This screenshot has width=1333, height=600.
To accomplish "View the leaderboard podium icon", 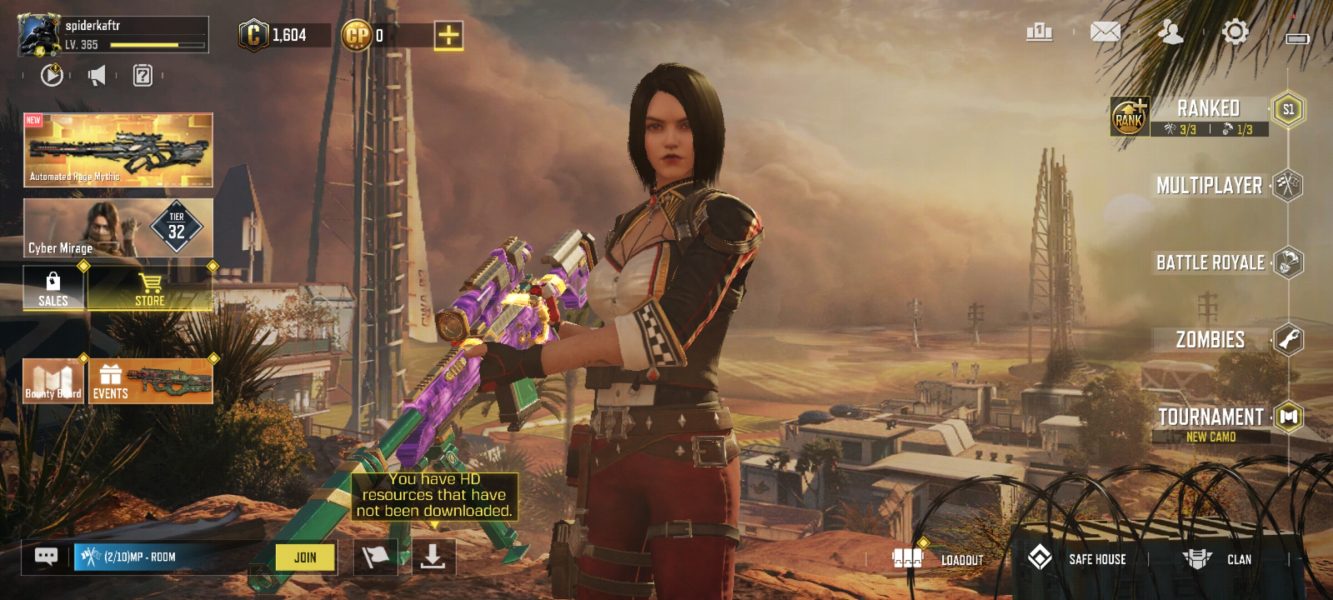I will (x=1039, y=32).
